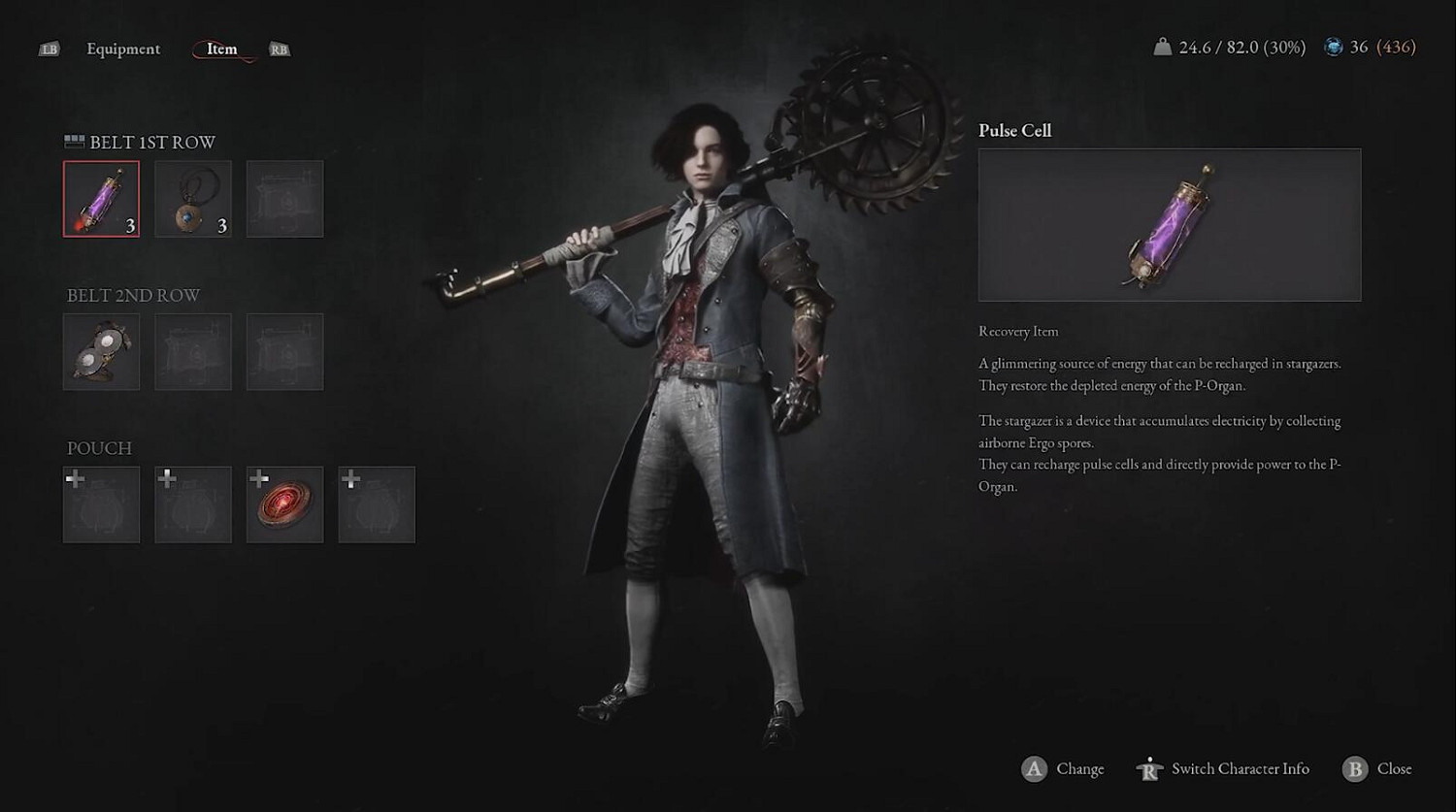Click the third empty Belt 2nd Row slot
Image resolution: width=1456 pixels, height=812 pixels.
click(x=284, y=351)
